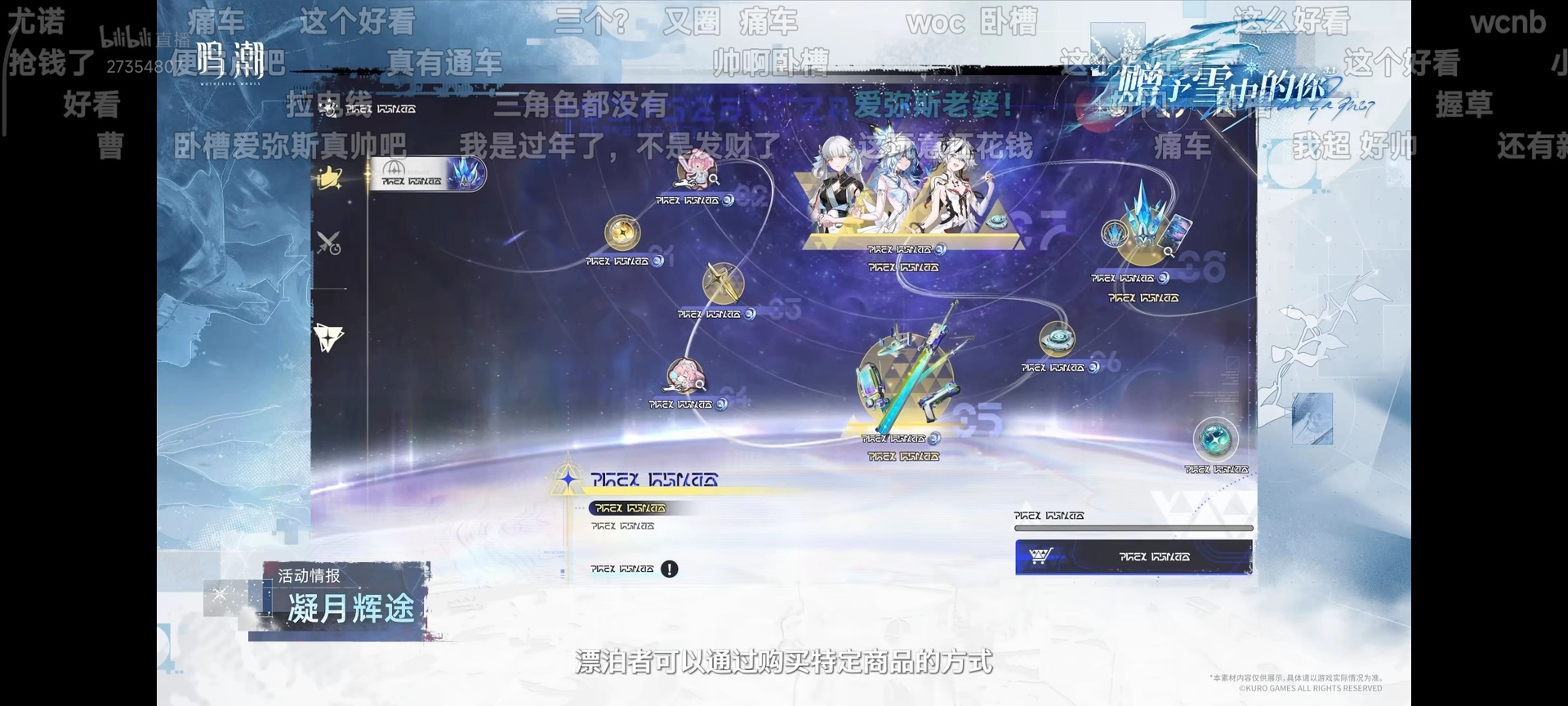The height and width of the screenshot is (706, 1568).
Task: Inspect the green greatsword weapon set reward
Action: [906, 376]
